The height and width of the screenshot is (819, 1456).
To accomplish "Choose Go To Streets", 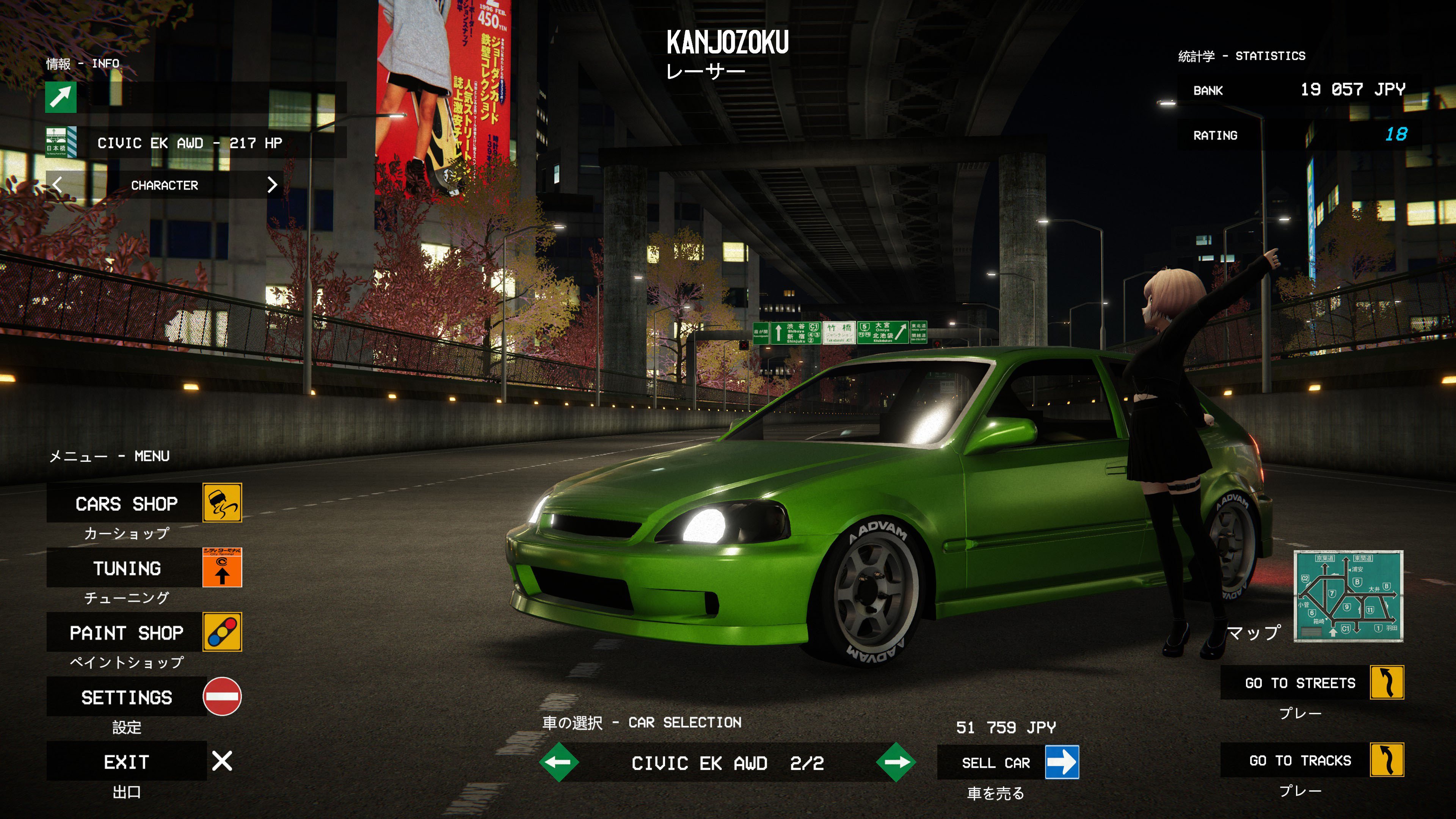I will (x=1300, y=683).
